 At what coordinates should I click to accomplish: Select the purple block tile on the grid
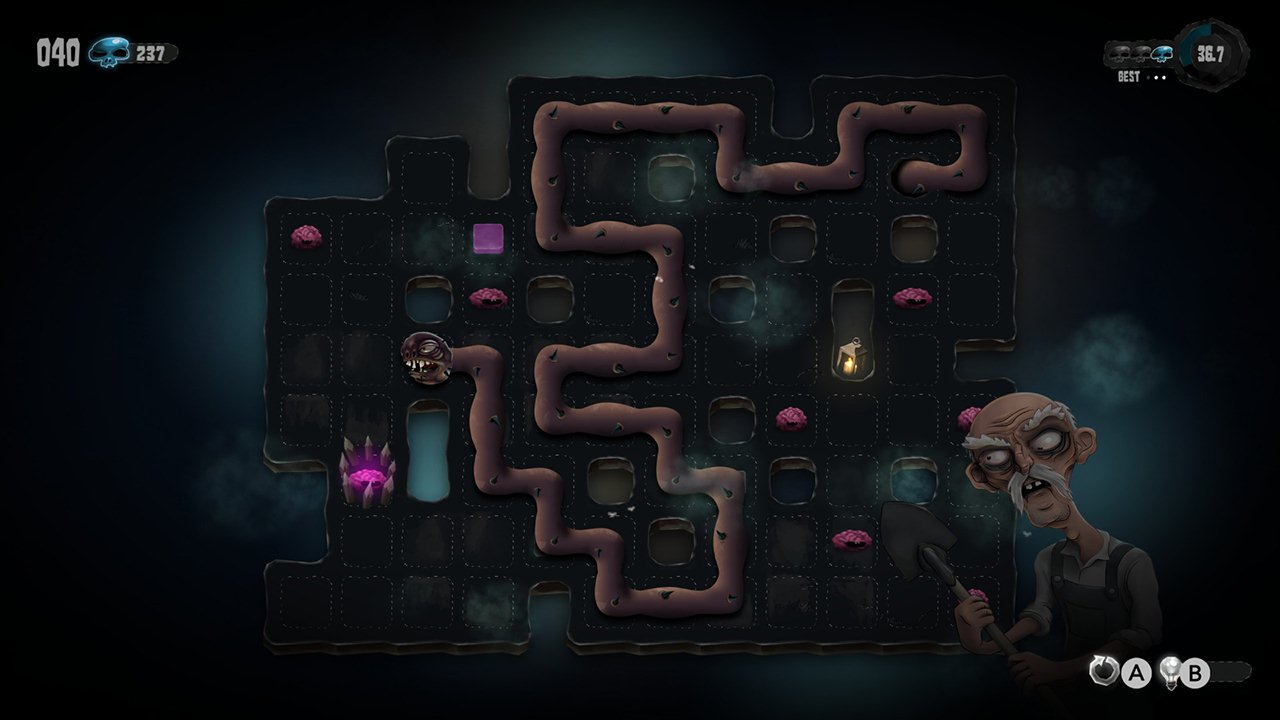click(x=486, y=239)
